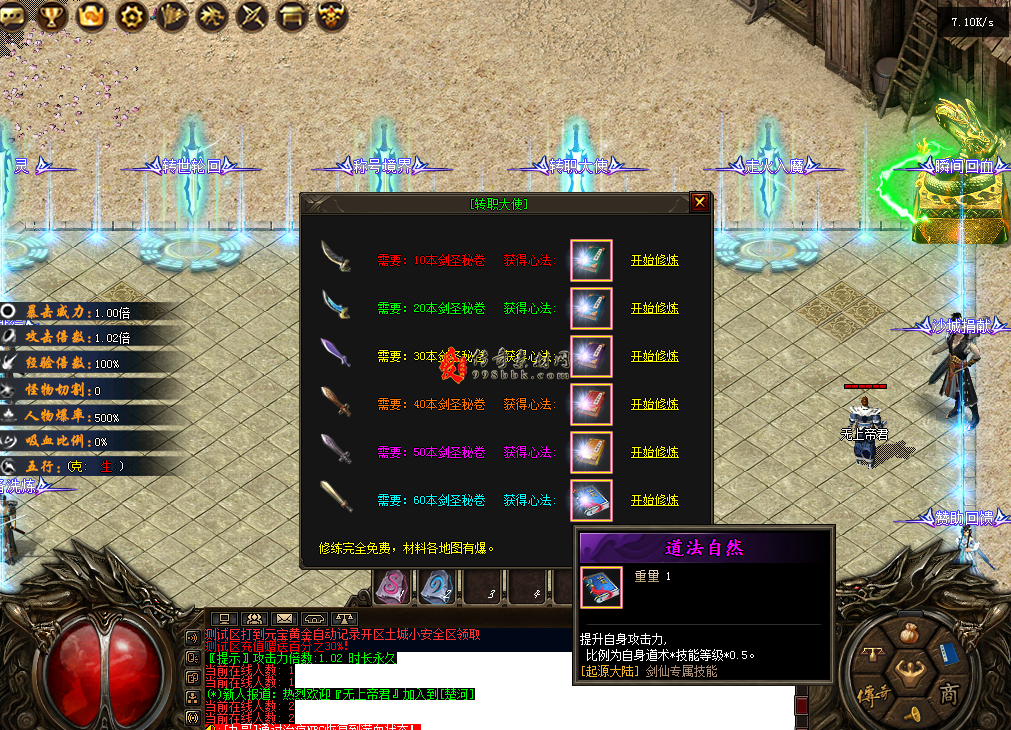Viewport: 1011px width, 730px height.
Task: Start the 60本剑圣秘卷 cultivation
Action: click(x=654, y=500)
